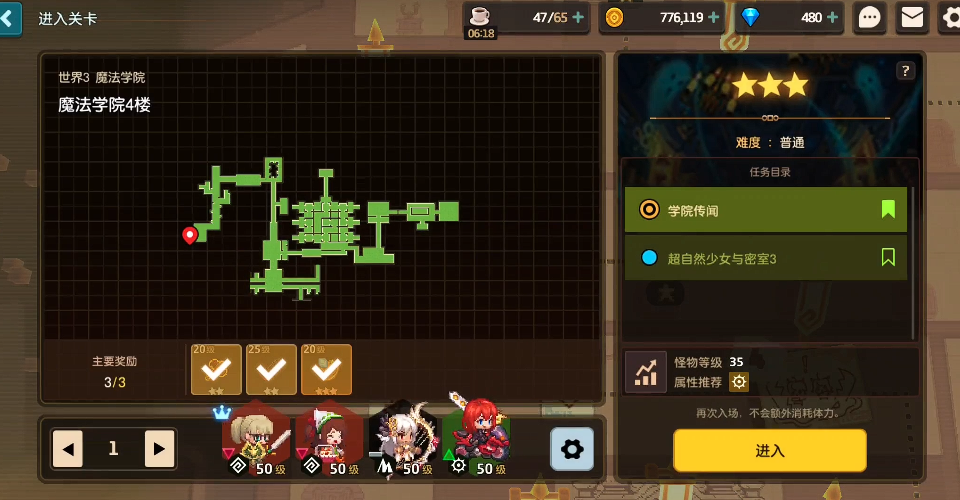The height and width of the screenshot is (500, 960).
Task: Open the chat bubble icon
Action: 871,17
